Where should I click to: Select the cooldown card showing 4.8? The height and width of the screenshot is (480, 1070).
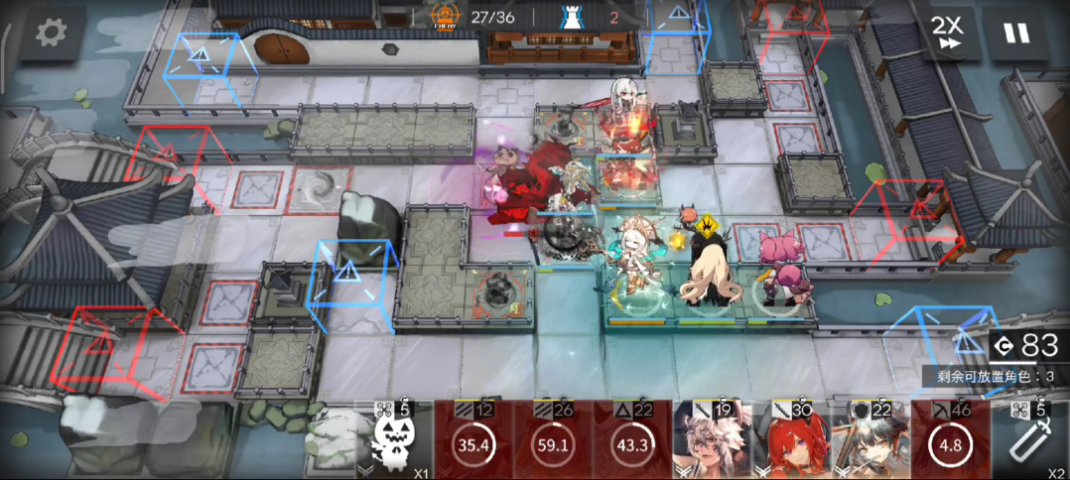point(950,441)
